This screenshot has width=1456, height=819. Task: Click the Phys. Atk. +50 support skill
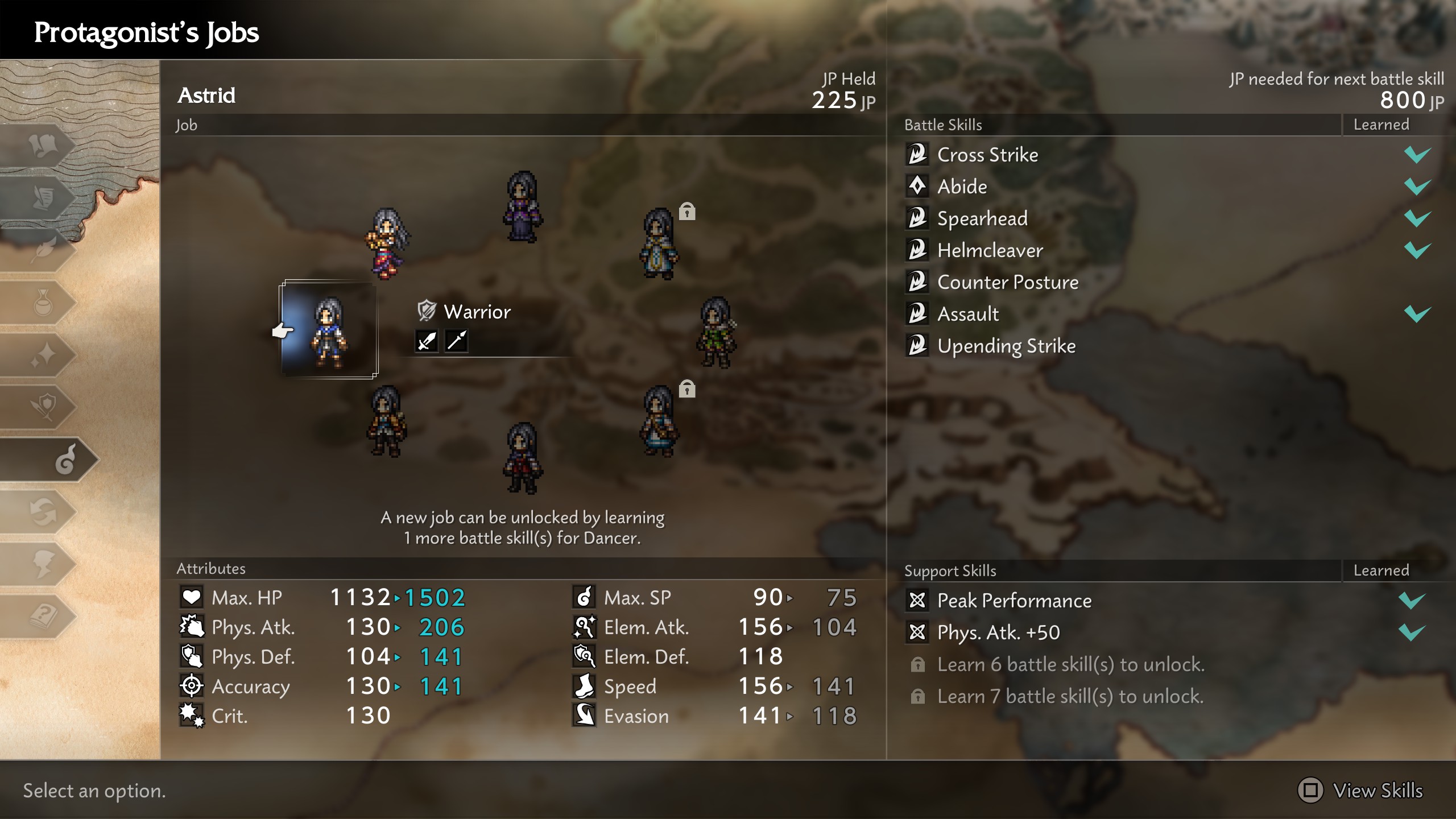998,632
